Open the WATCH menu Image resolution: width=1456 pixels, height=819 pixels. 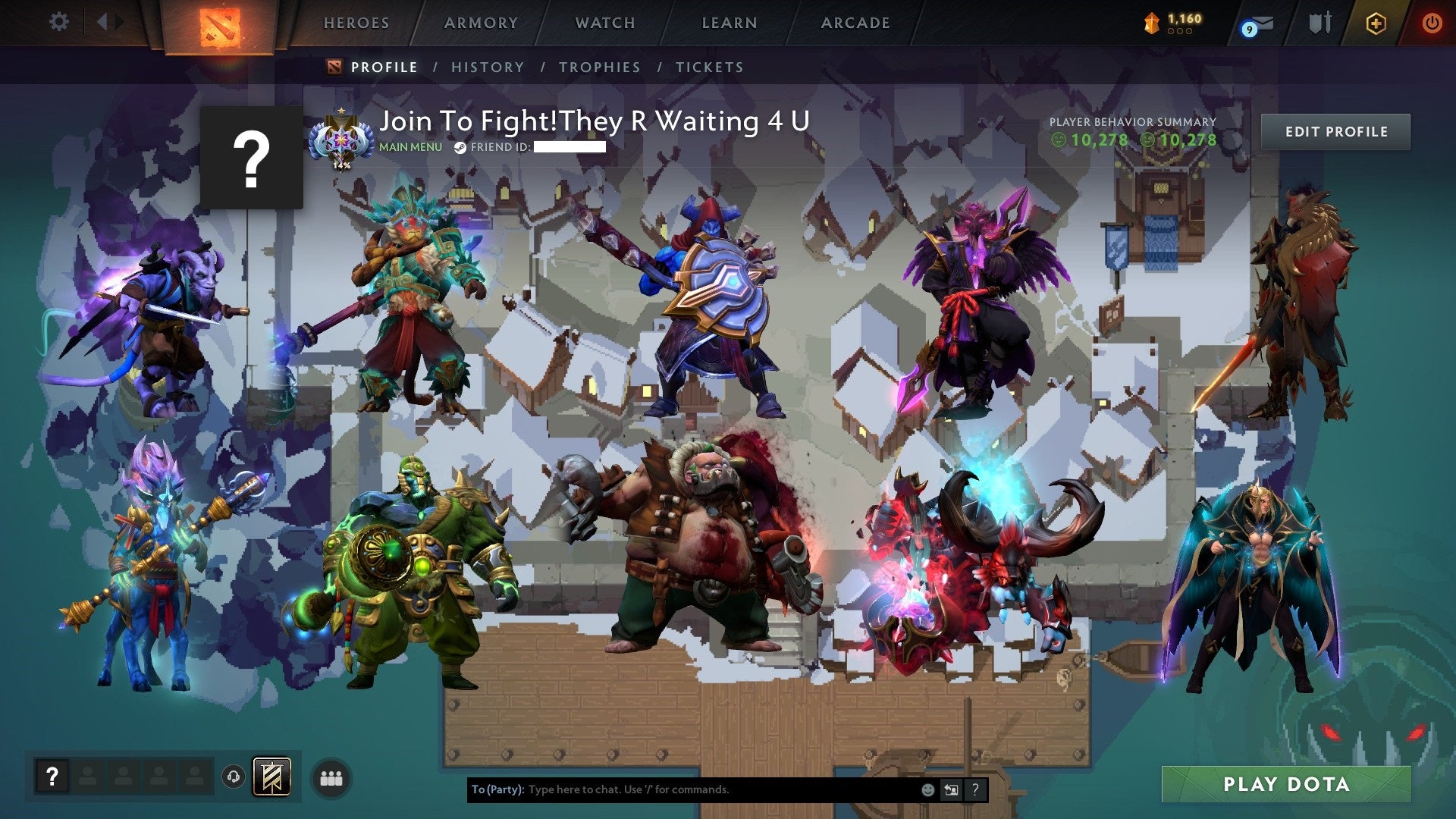coord(604,23)
